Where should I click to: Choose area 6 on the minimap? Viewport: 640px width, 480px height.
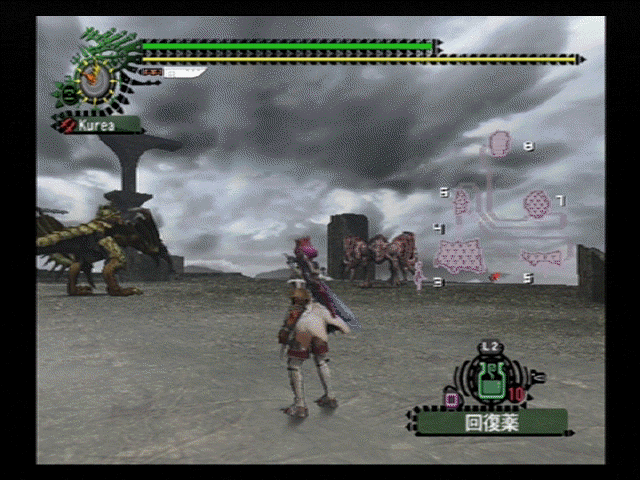(461, 201)
